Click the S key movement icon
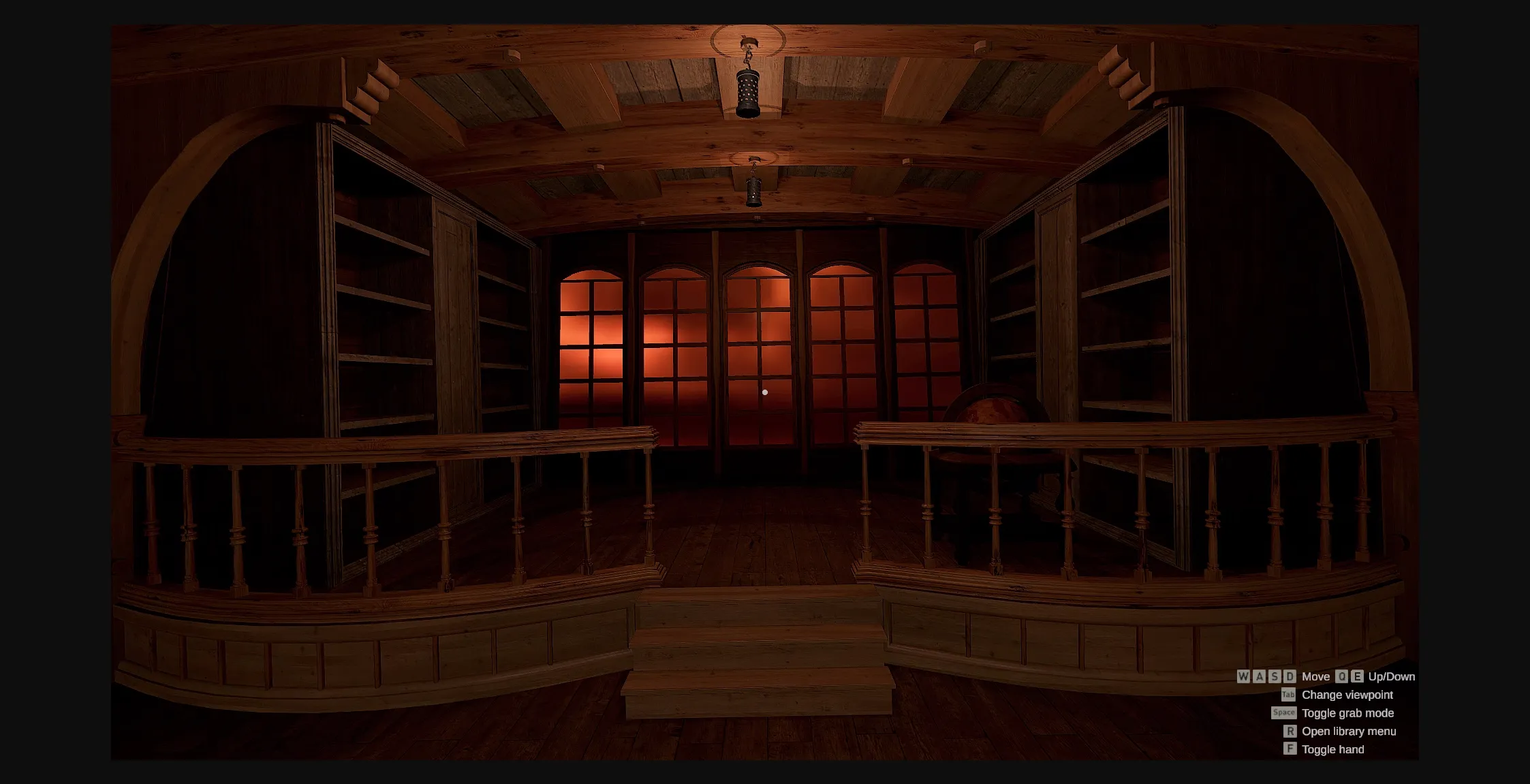 point(1274,676)
